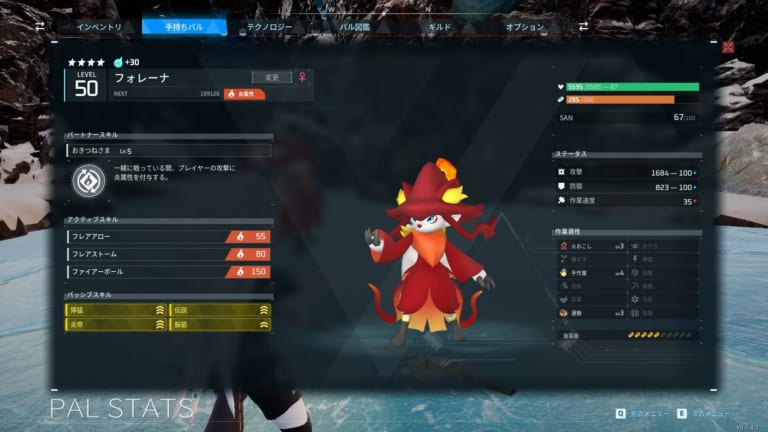Select the 脳筋 passive skill
Screen dimensions: 768x432
220,326
